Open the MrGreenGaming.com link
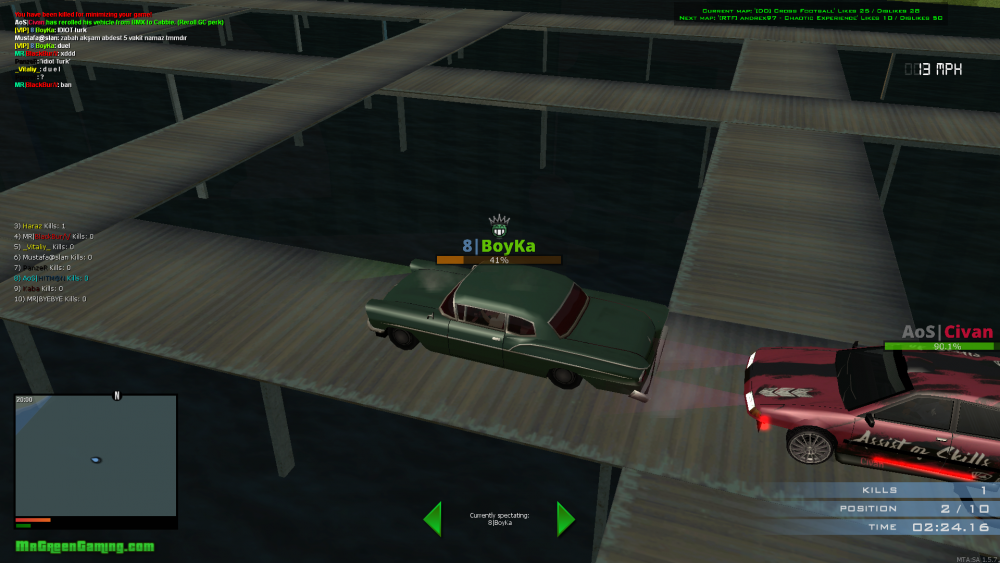The image size is (1000, 563). coord(85,546)
